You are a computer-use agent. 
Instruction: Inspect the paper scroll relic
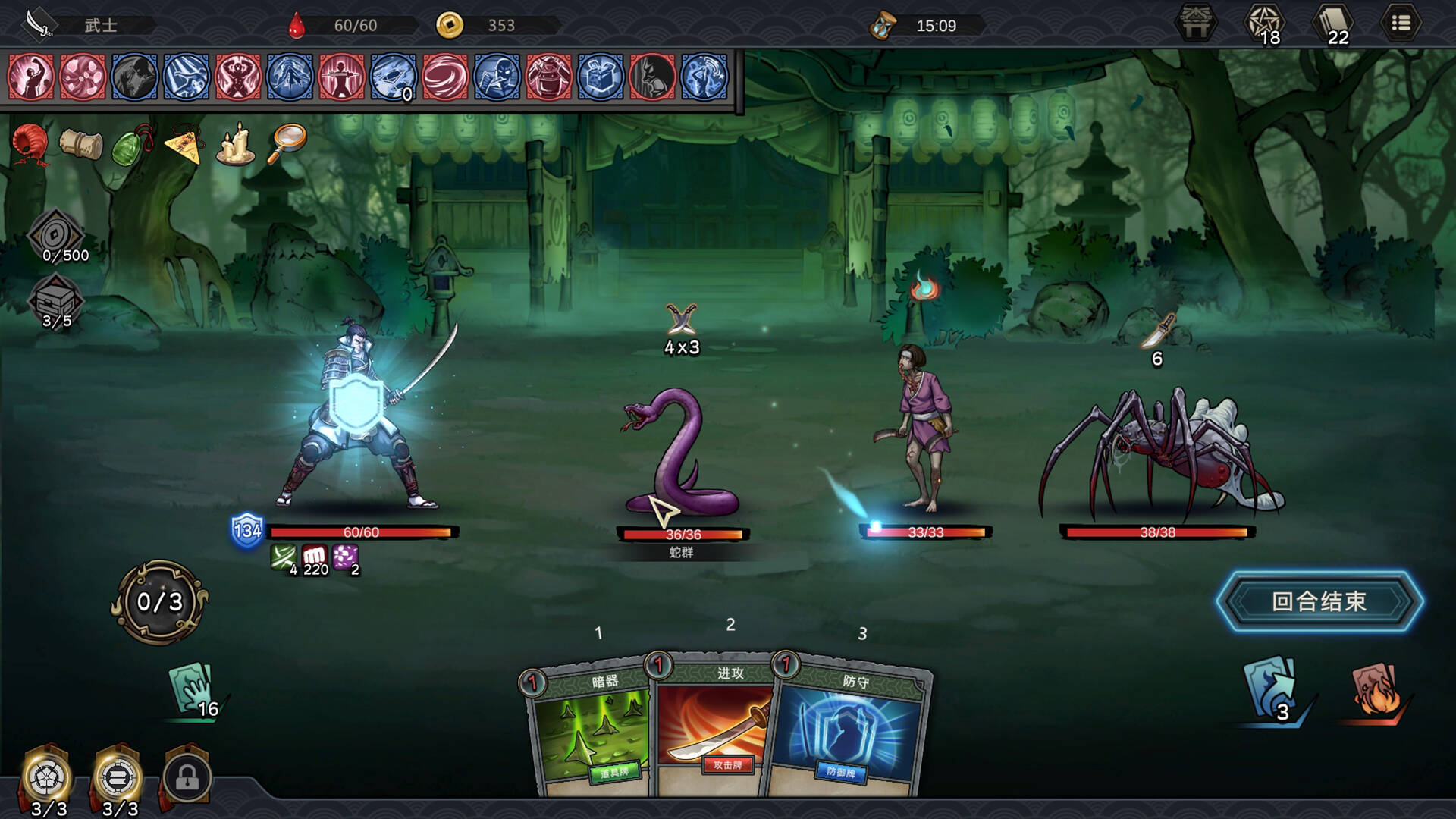coord(81,143)
